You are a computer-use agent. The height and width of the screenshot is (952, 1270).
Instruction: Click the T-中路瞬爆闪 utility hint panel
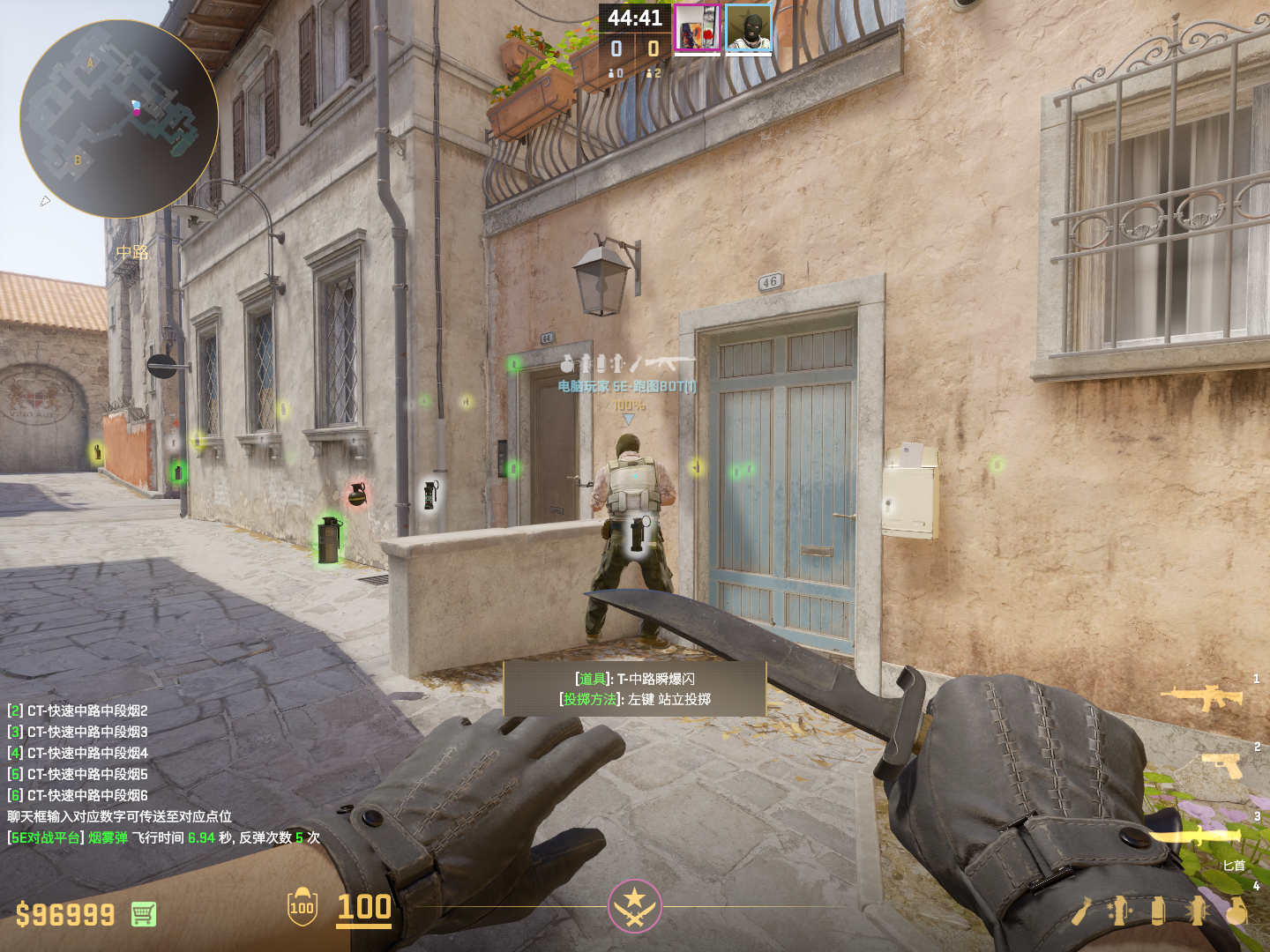point(635,688)
